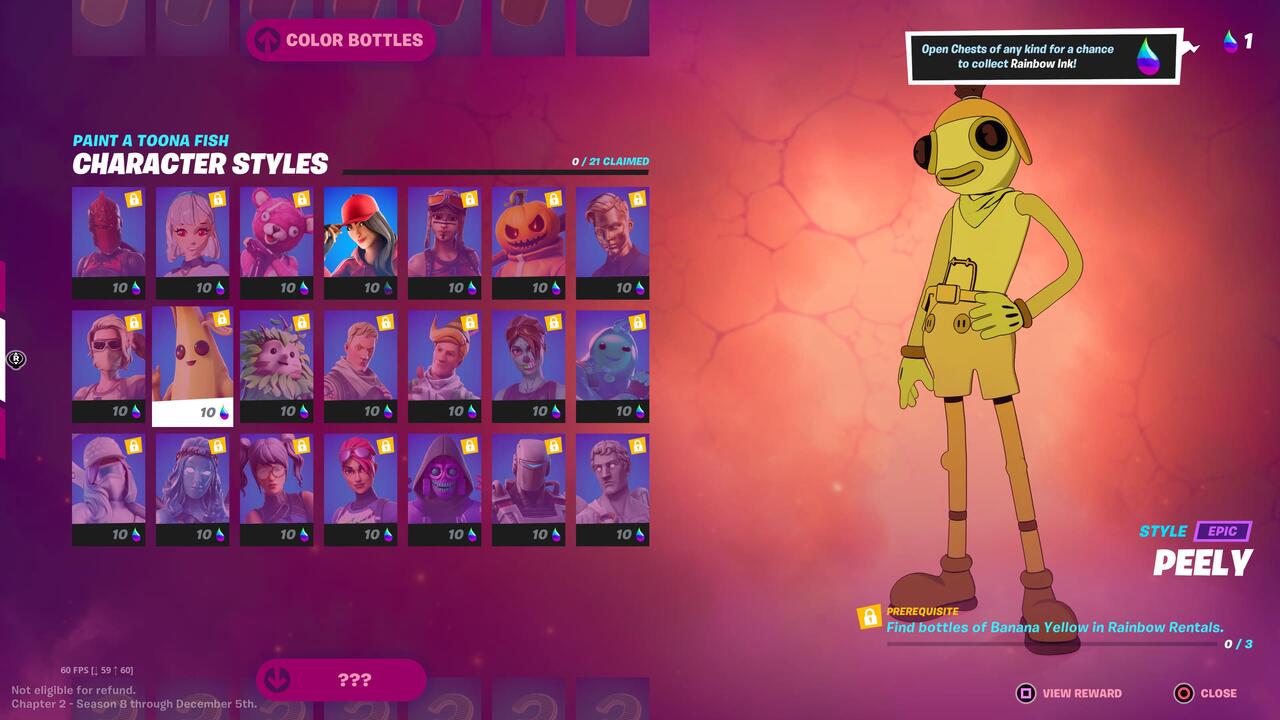The width and height of the screenshot is (1280, 720).
Task: Click the R rating icon on the left edge
Action: click(x=15, y=360)
